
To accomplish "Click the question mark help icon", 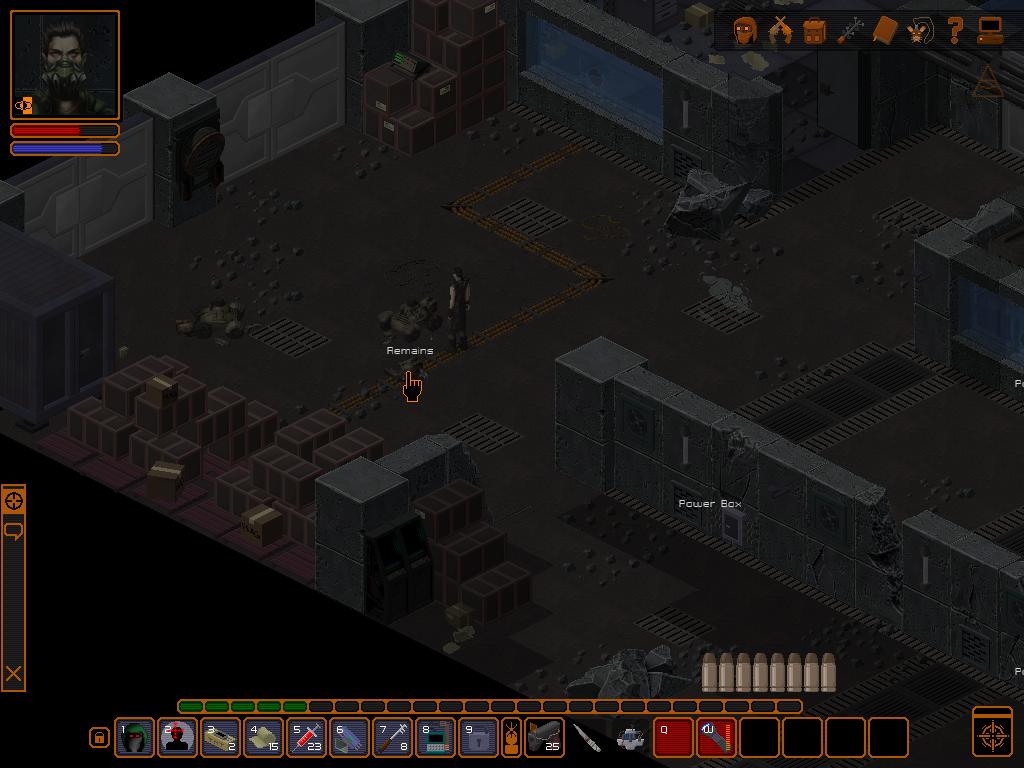I will (955, 30).
